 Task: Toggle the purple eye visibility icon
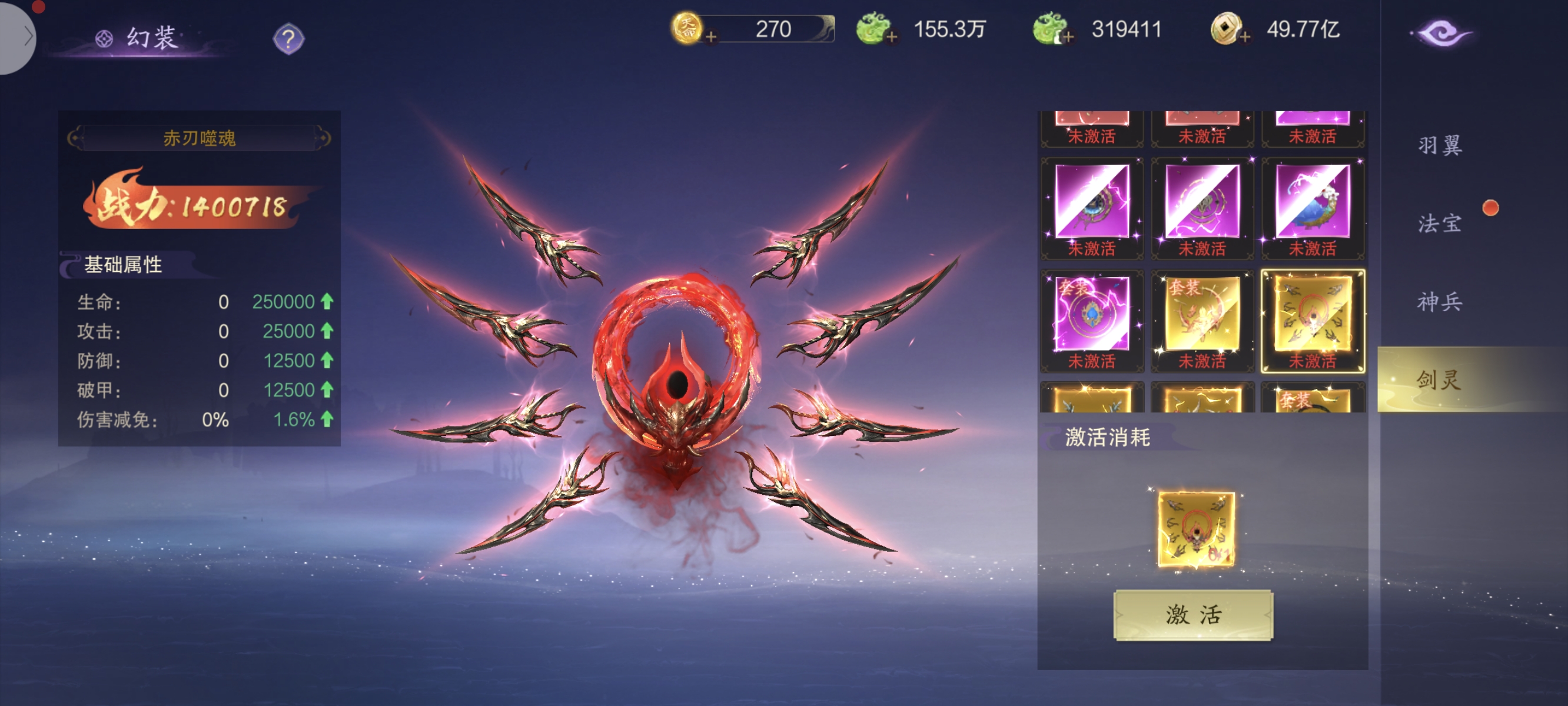tap(1441, 34)
